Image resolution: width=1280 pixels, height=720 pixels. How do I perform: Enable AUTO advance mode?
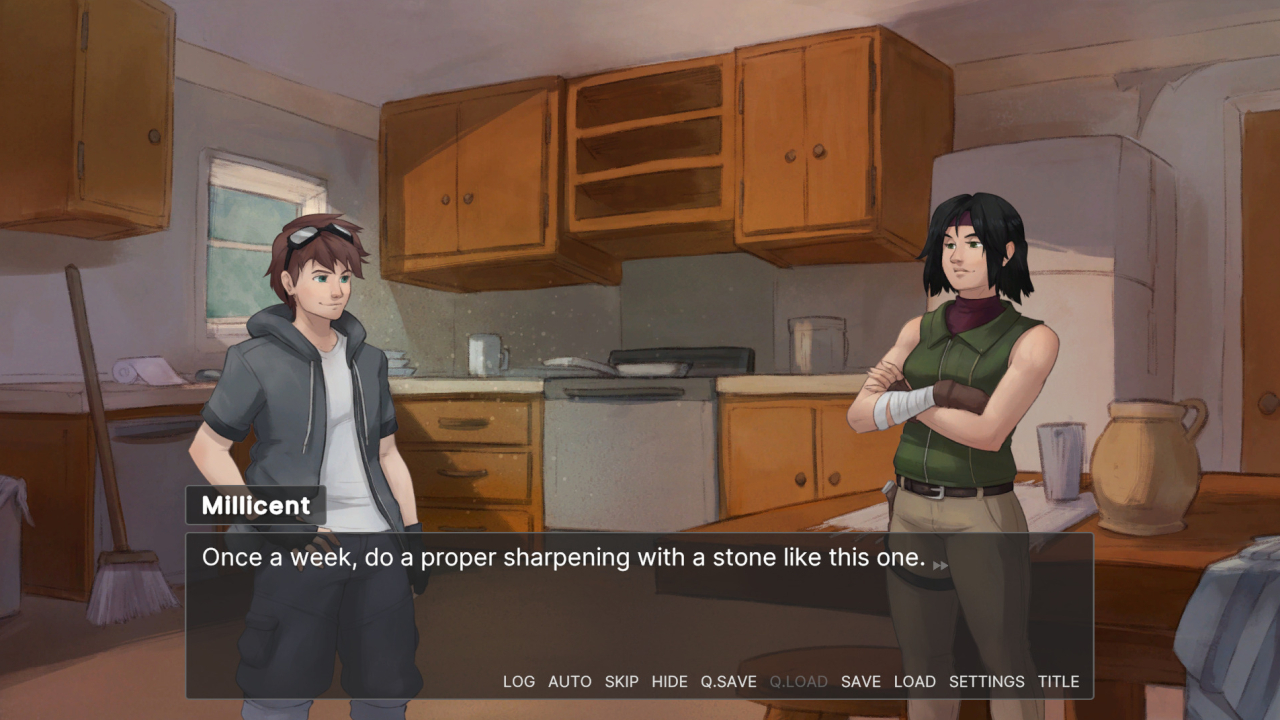click(570, 682)
